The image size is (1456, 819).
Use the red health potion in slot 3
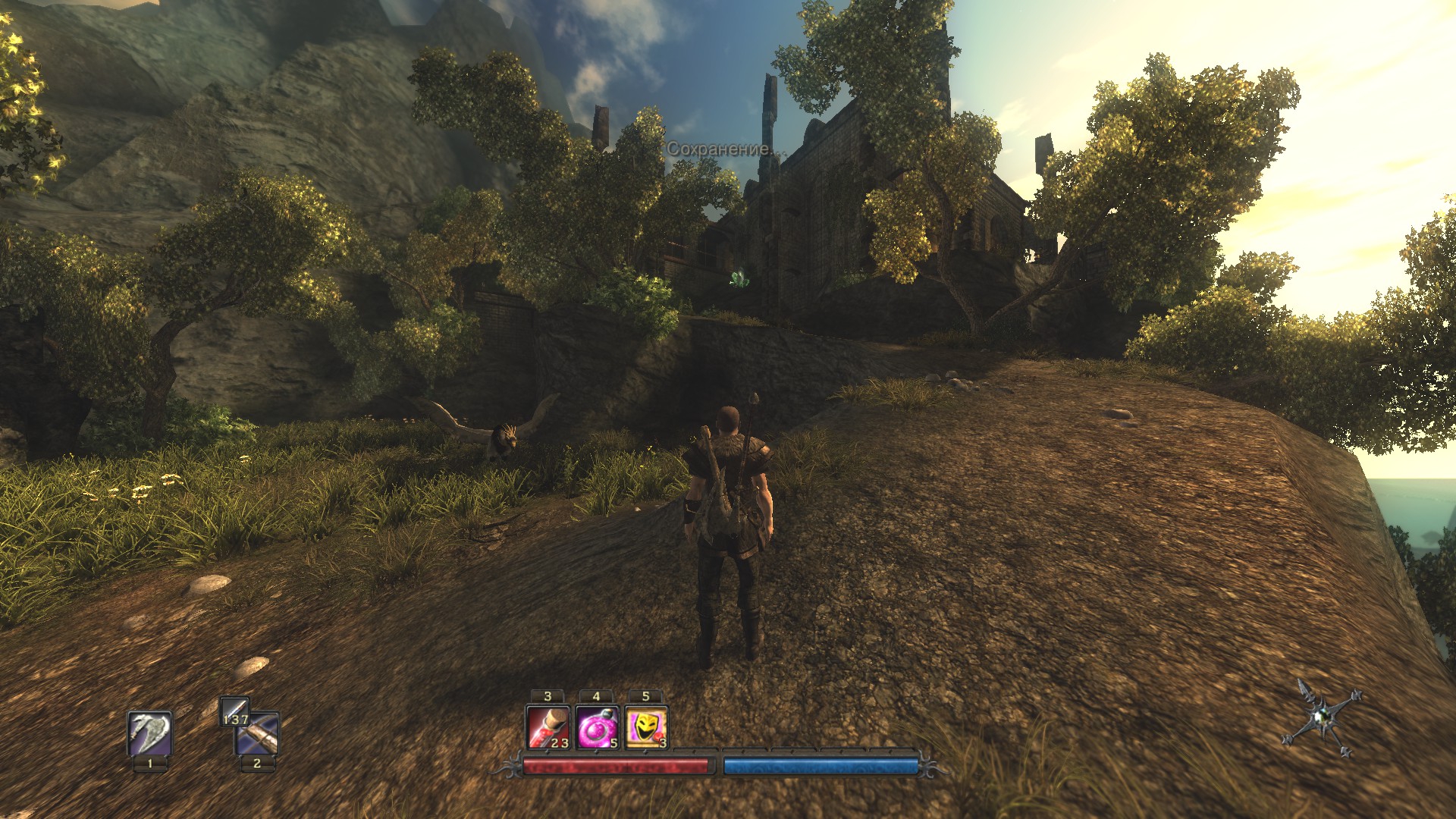(x=548, y=727)
